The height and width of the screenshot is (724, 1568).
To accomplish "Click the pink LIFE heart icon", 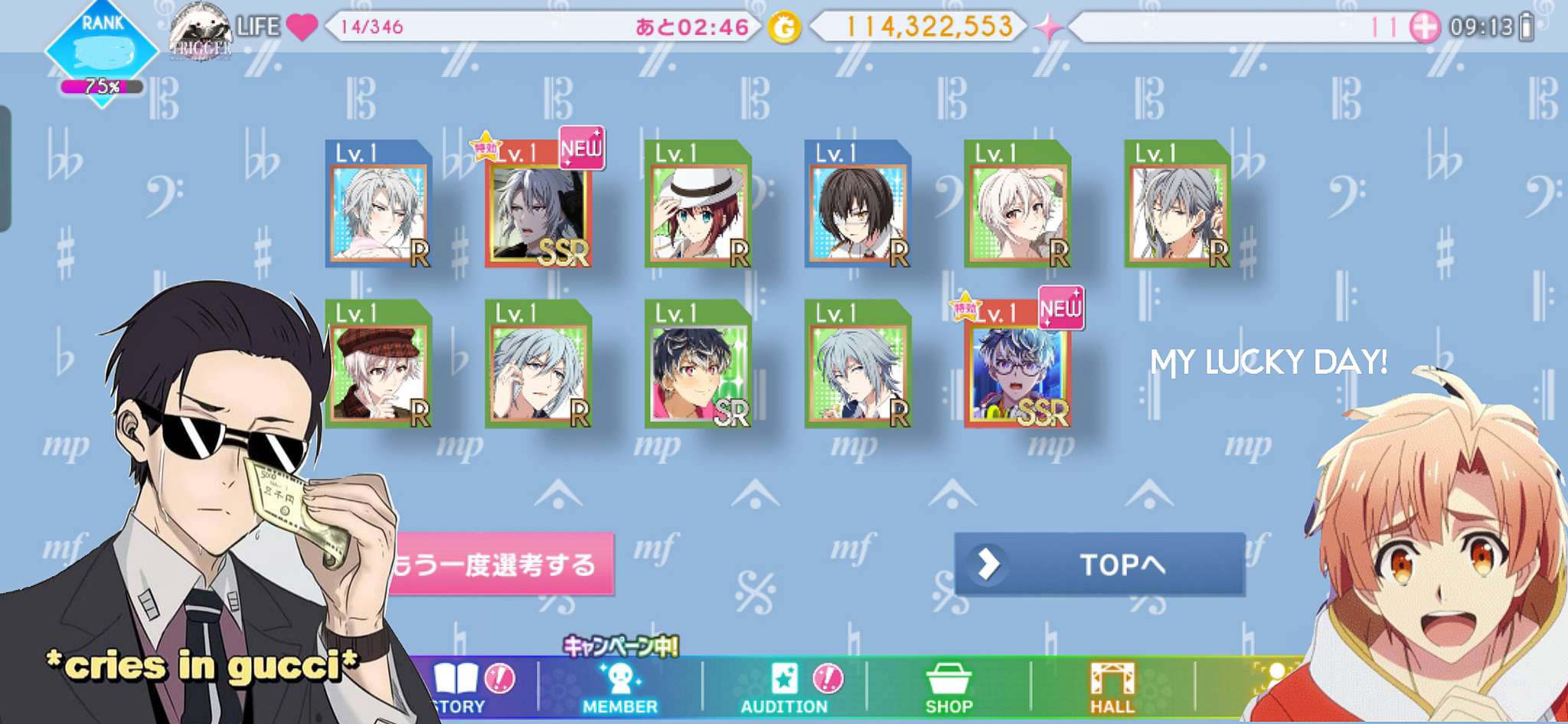I will point(302,28).
